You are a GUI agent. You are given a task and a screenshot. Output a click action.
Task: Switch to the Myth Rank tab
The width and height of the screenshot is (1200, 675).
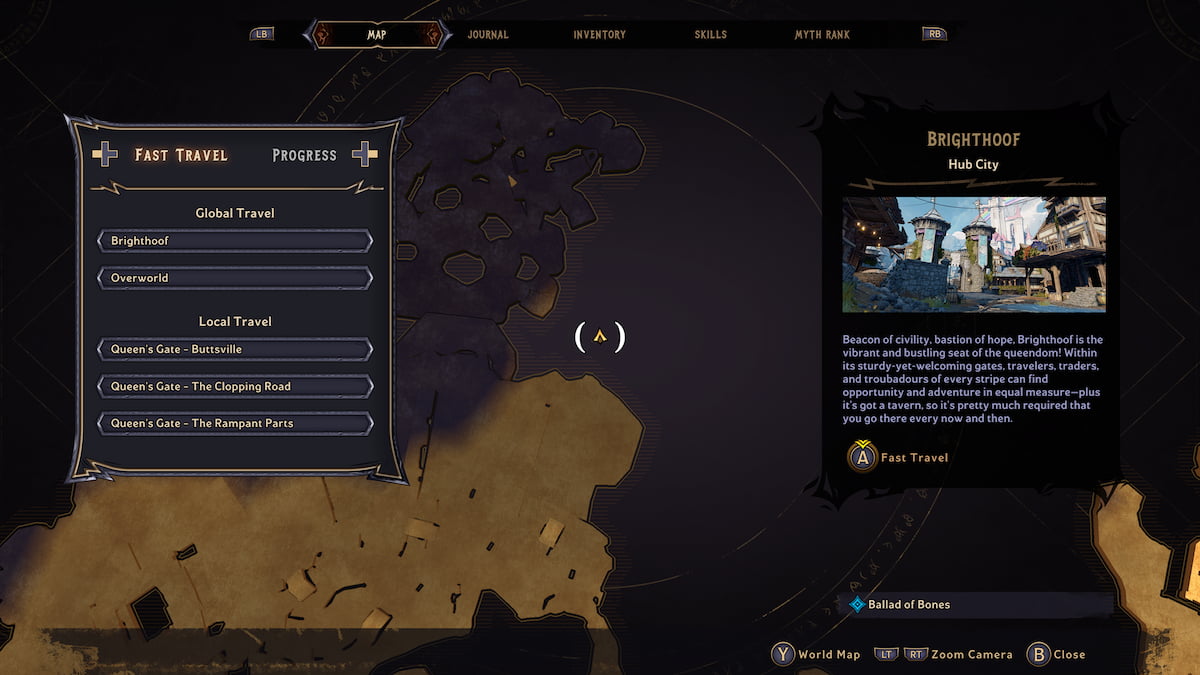pyautogui.click(x=822, y=35)
